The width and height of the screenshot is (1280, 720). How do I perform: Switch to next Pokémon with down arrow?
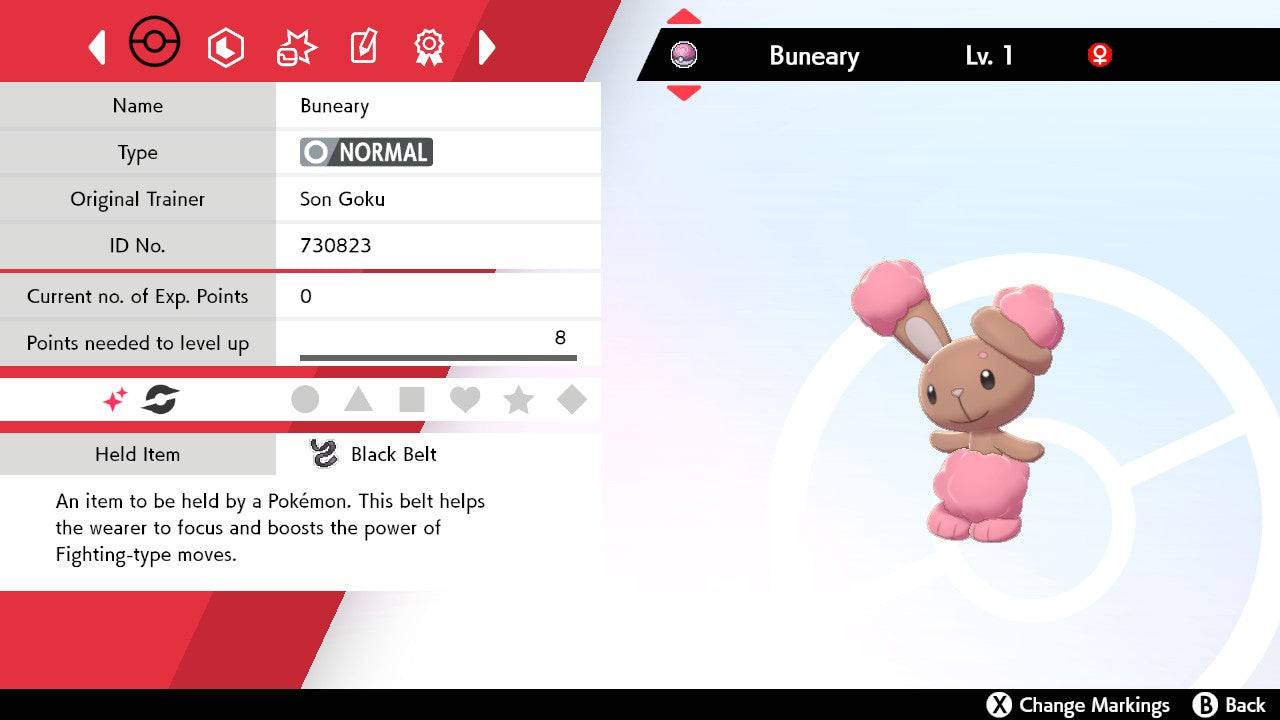[683, 93]
